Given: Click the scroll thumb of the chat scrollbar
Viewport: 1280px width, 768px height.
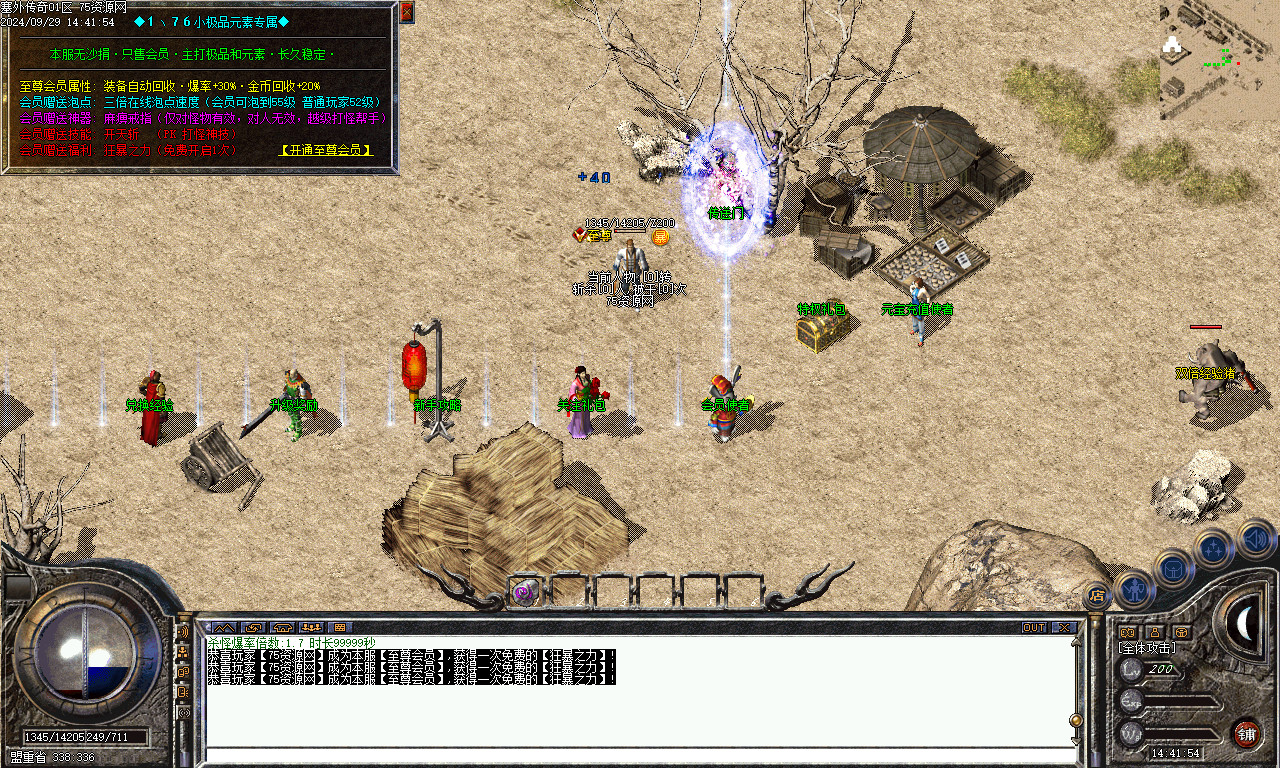Looking at the screenshot, I should point(1076,720).
